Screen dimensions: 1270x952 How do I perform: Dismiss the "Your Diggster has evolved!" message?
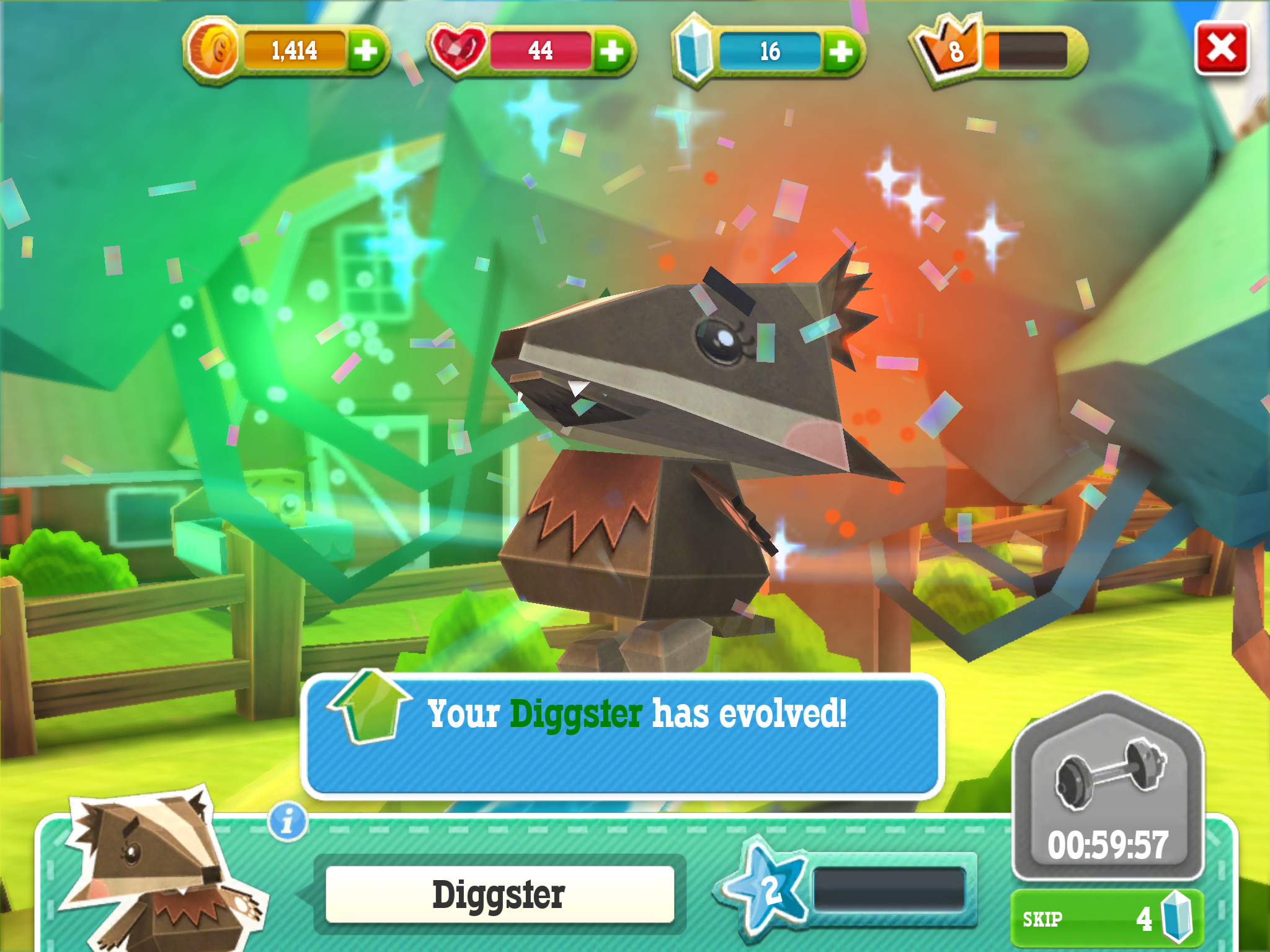[622, 736]
